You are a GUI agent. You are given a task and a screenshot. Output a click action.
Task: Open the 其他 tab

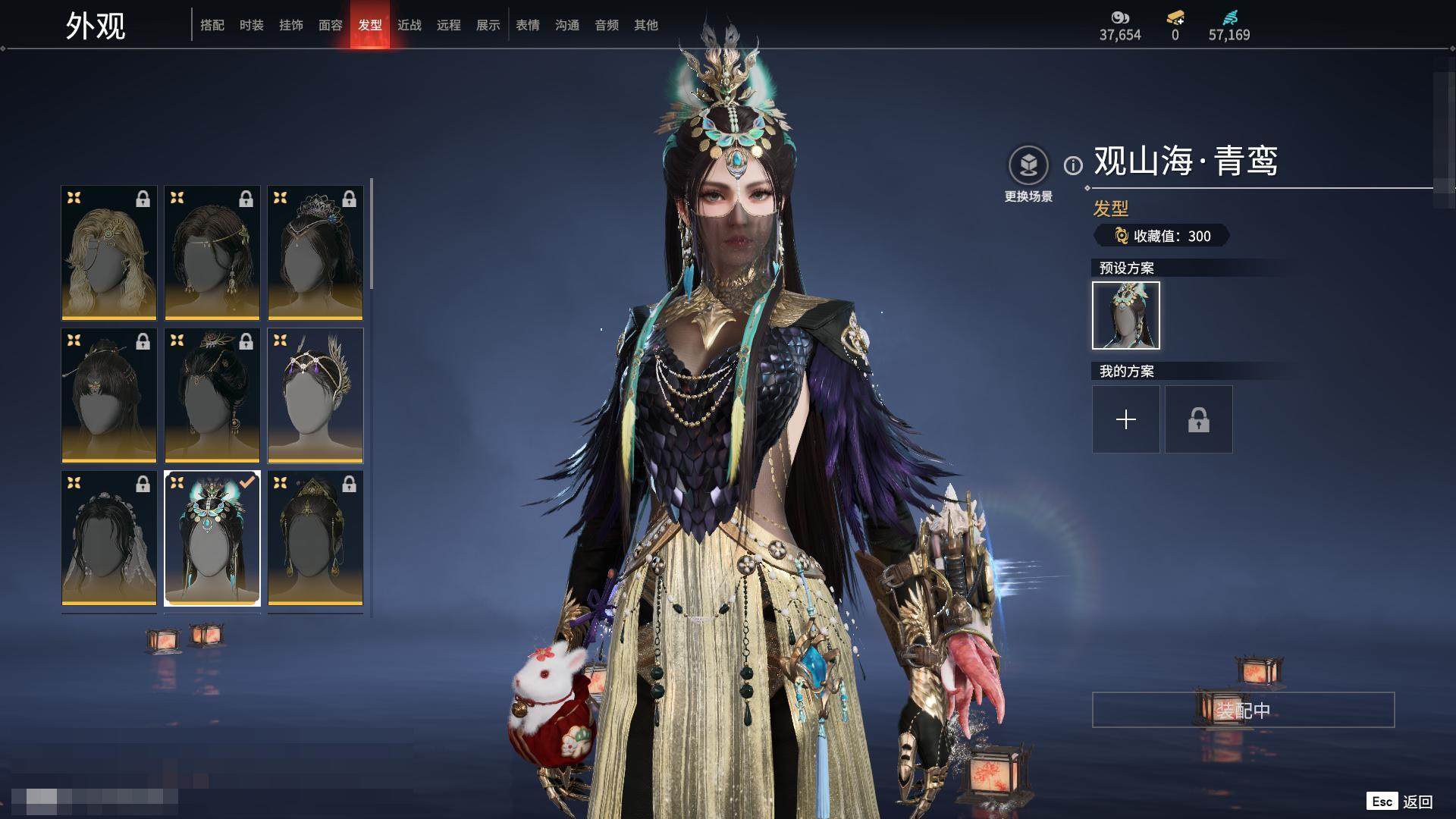pyautogui.click(x=646, y=25)
